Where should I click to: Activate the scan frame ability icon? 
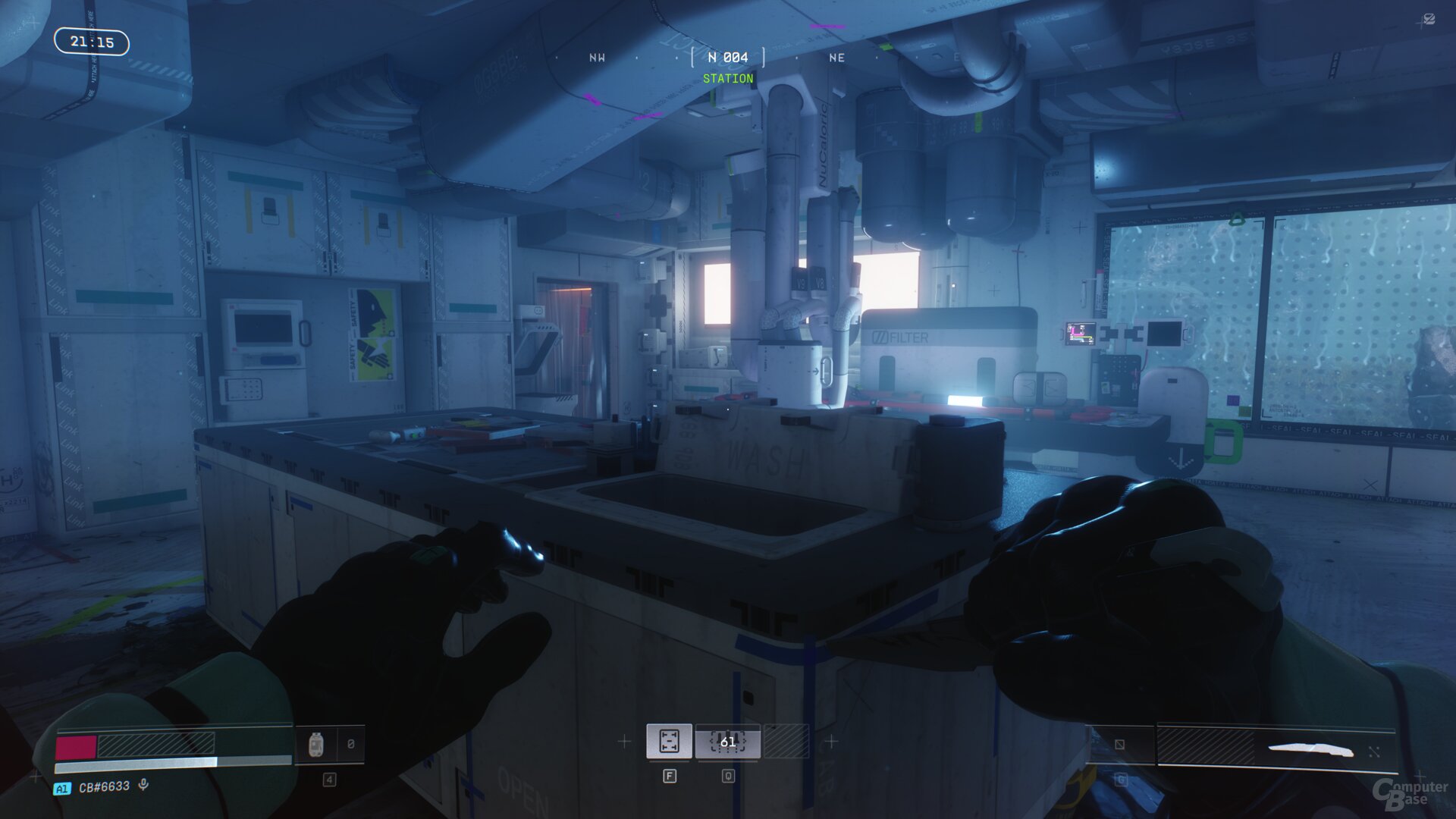[x=669, y=741]
